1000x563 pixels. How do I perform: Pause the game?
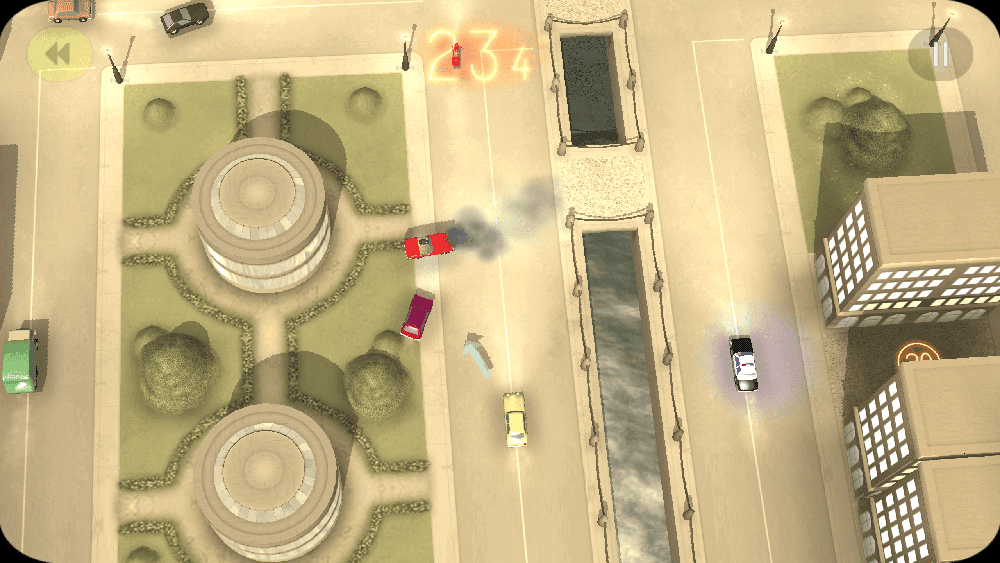coord(940,54)
